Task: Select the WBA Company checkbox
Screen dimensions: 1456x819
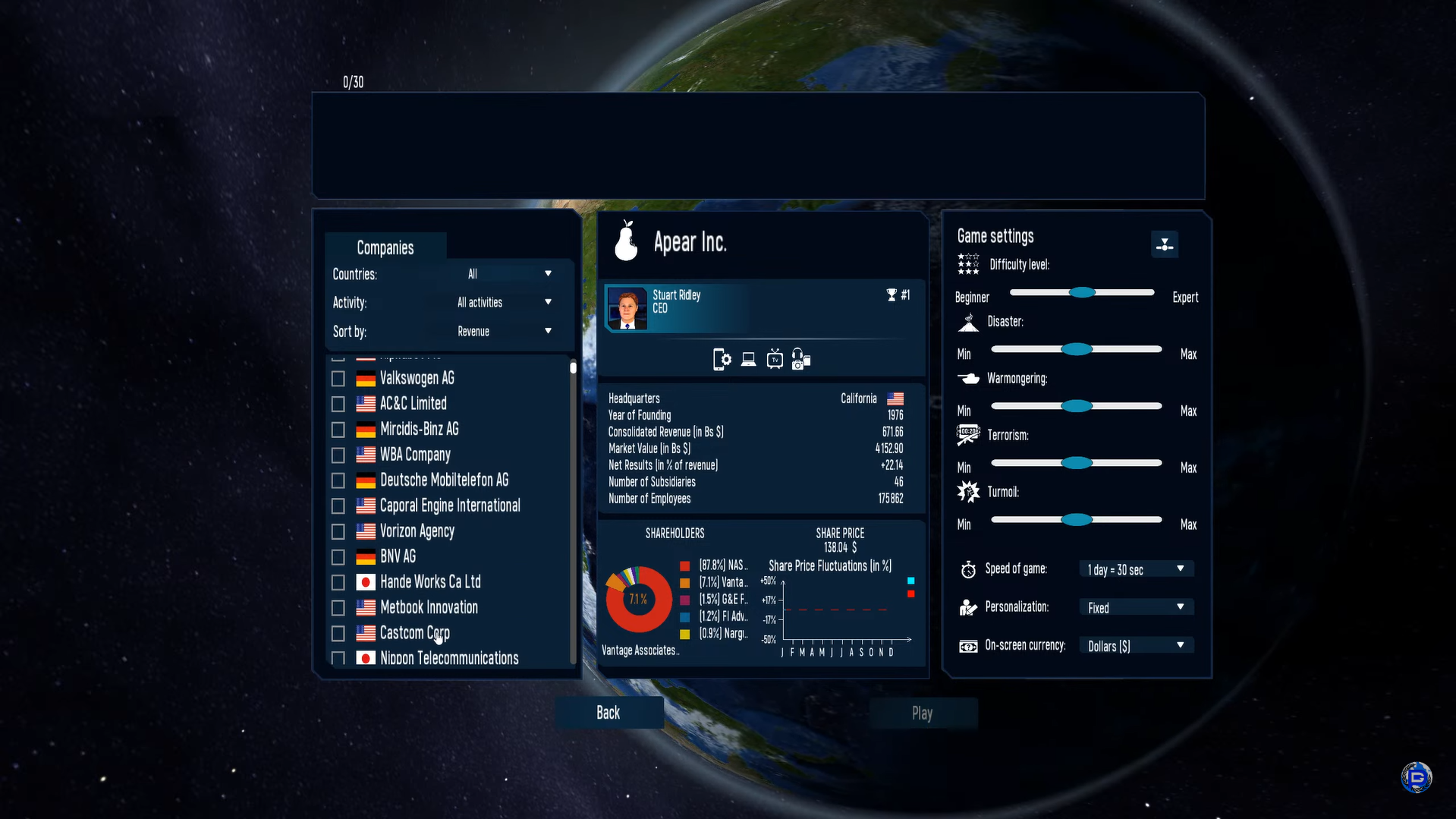Action: [338, 455]
